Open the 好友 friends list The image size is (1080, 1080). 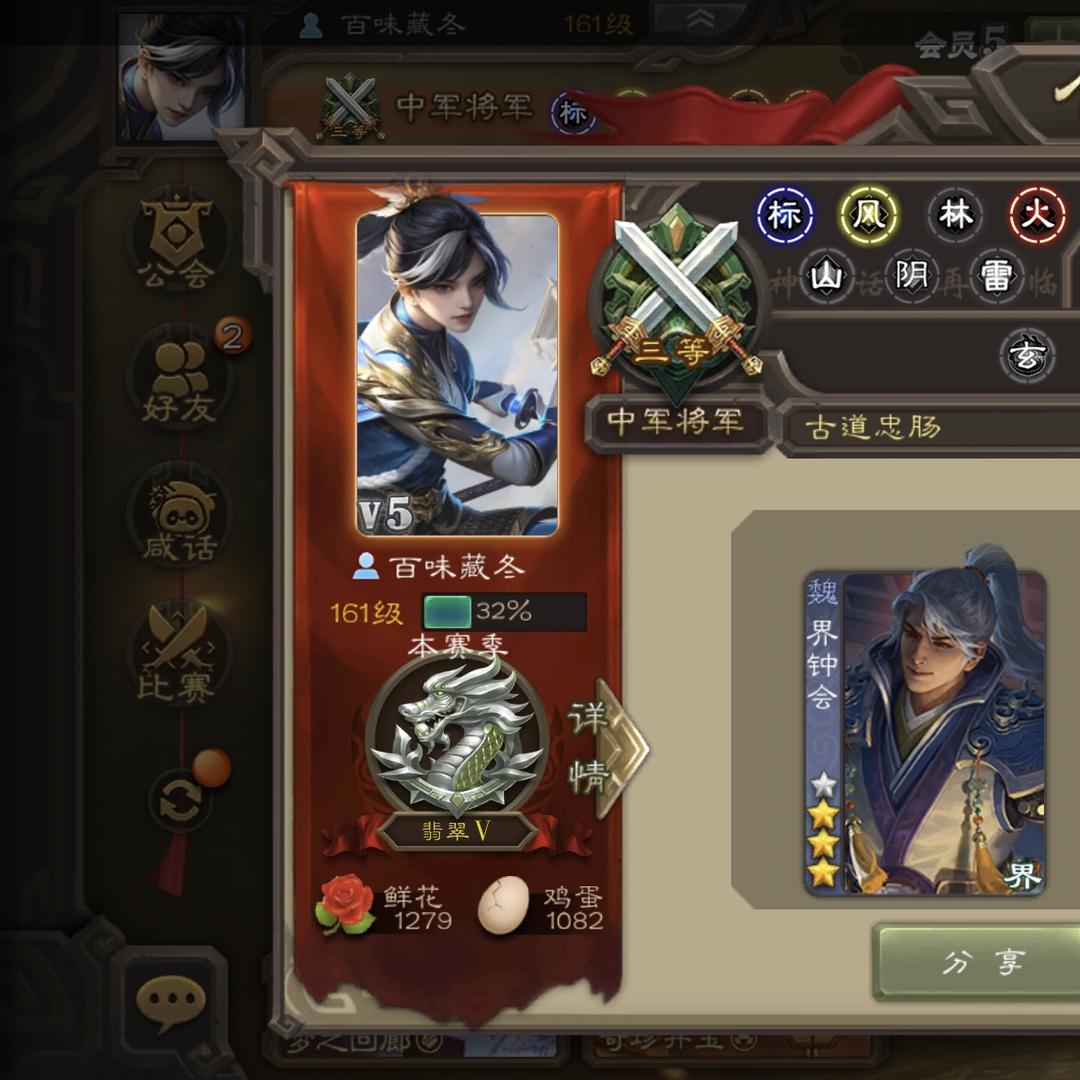pyautogui.click(x=180, y=377)
